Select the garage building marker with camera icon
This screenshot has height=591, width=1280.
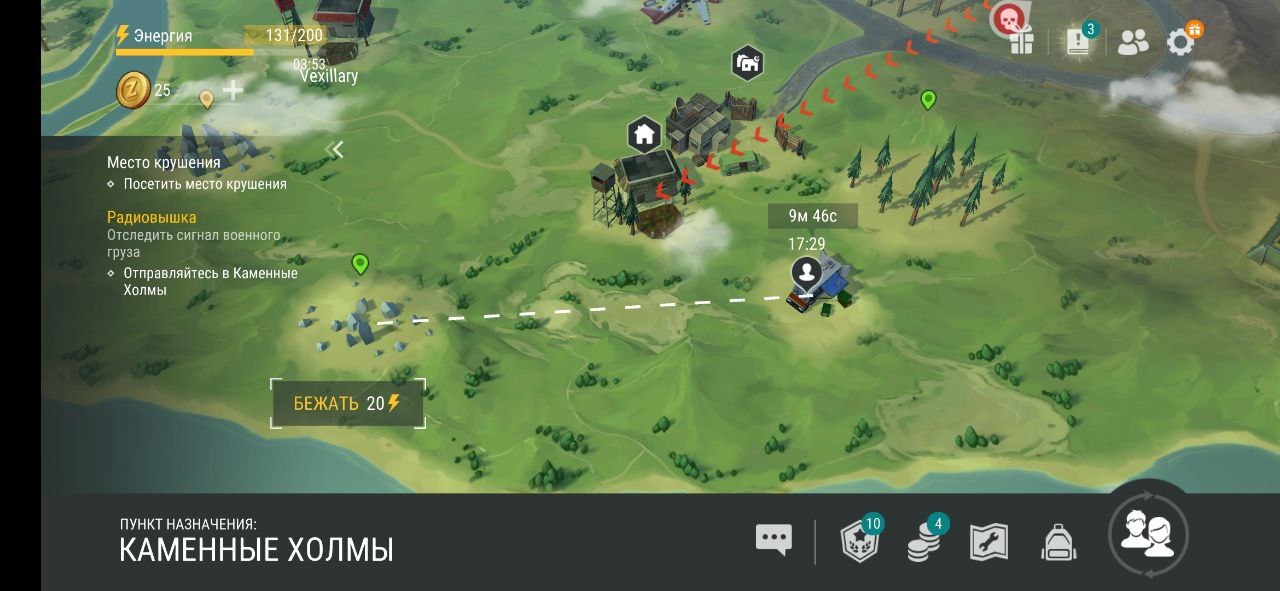coord(747,63)
